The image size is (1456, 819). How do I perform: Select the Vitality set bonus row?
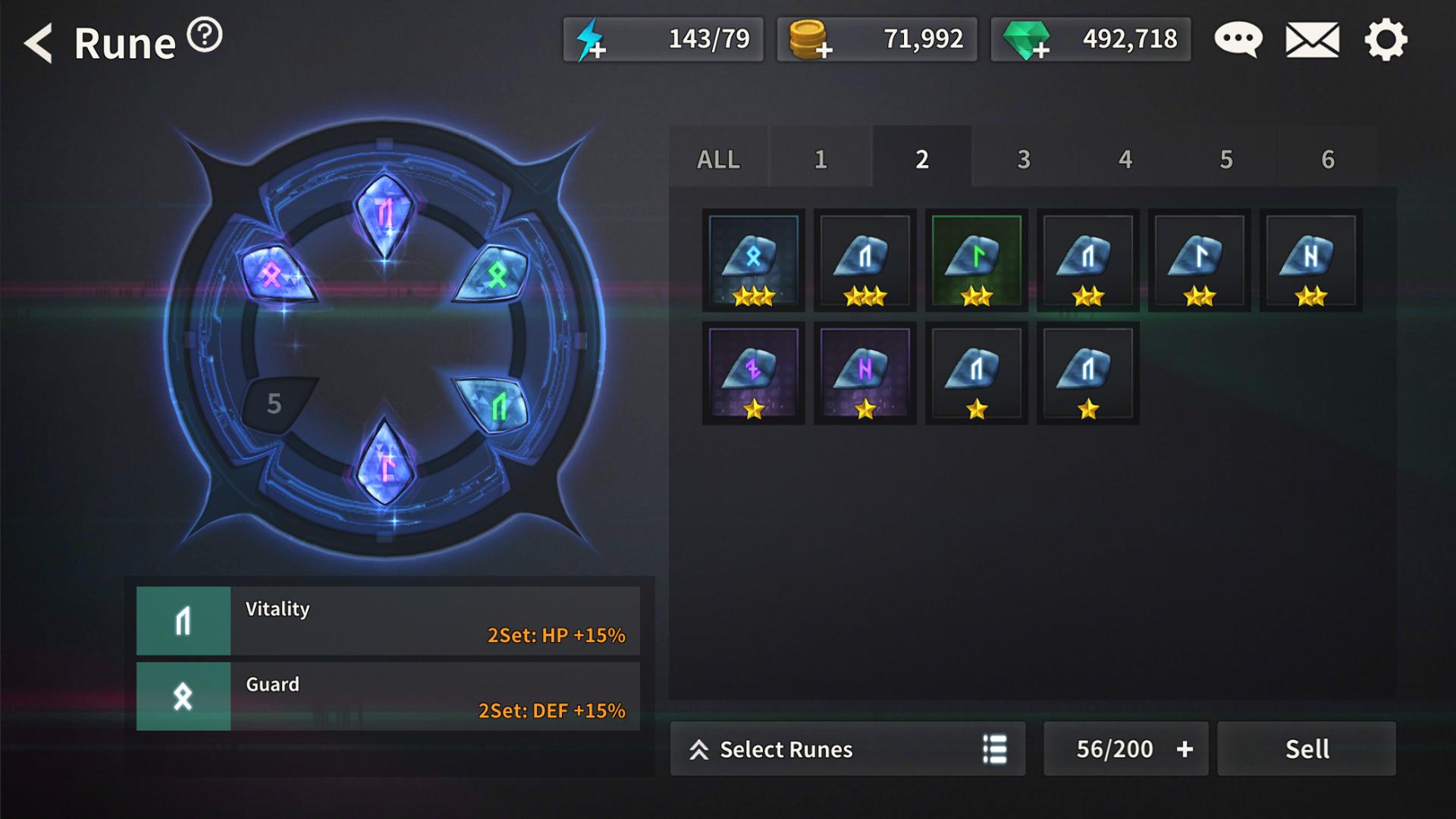tap(388, 620)
